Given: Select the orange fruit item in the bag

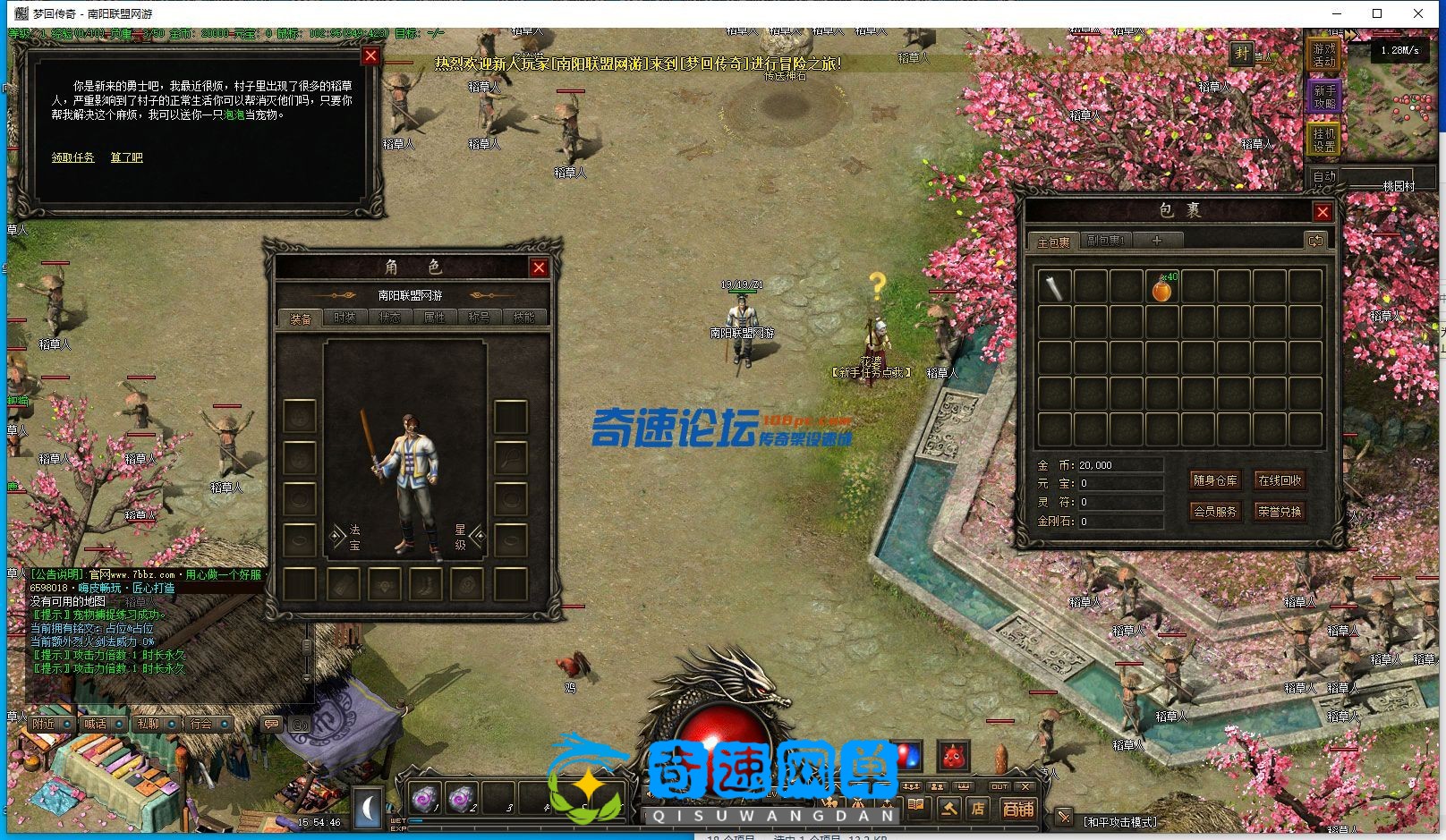Looking at the screenshot, I should coord(1161,289).
